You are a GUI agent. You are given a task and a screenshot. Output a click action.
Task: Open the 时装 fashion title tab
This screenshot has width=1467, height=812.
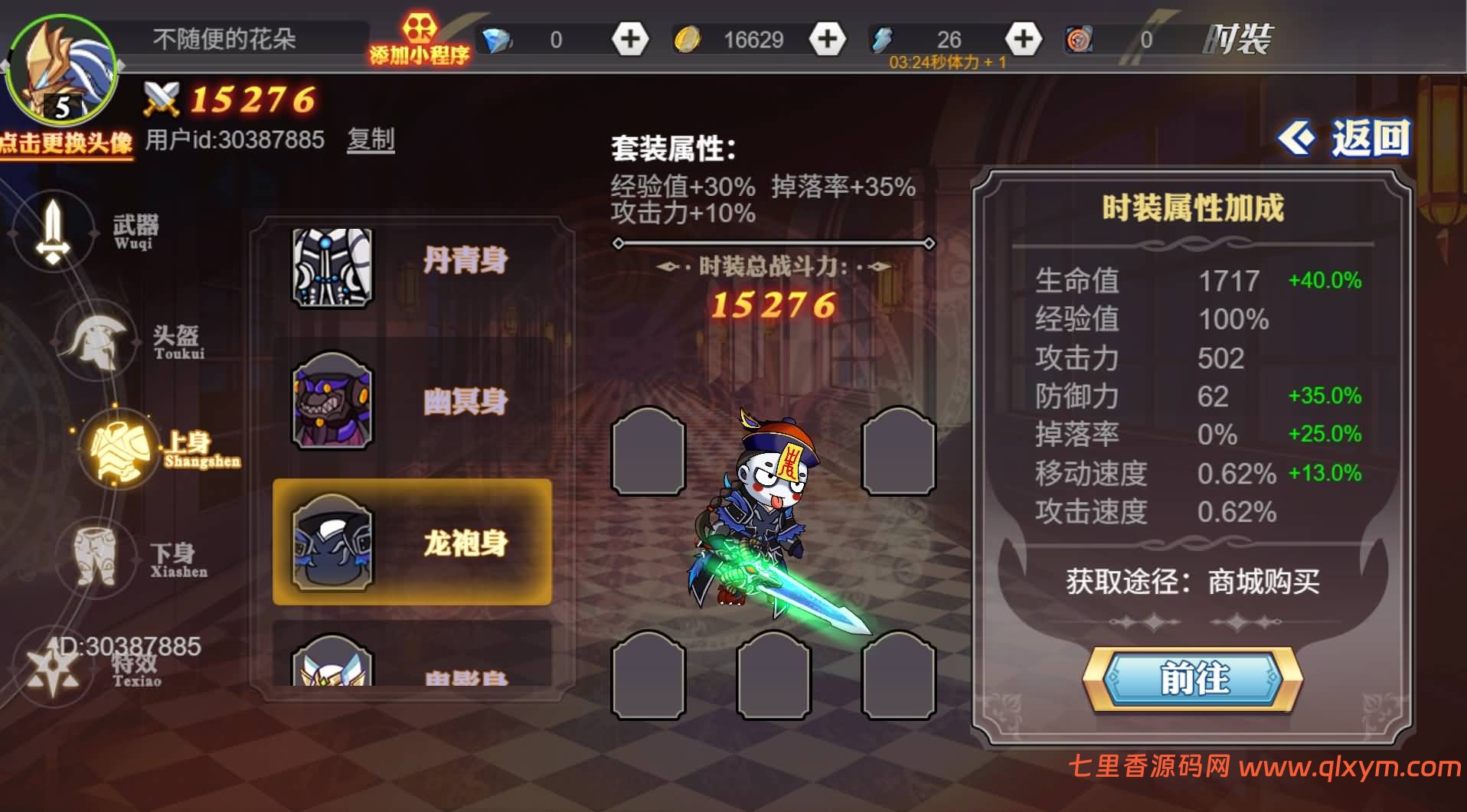[x=1237, y=38]
